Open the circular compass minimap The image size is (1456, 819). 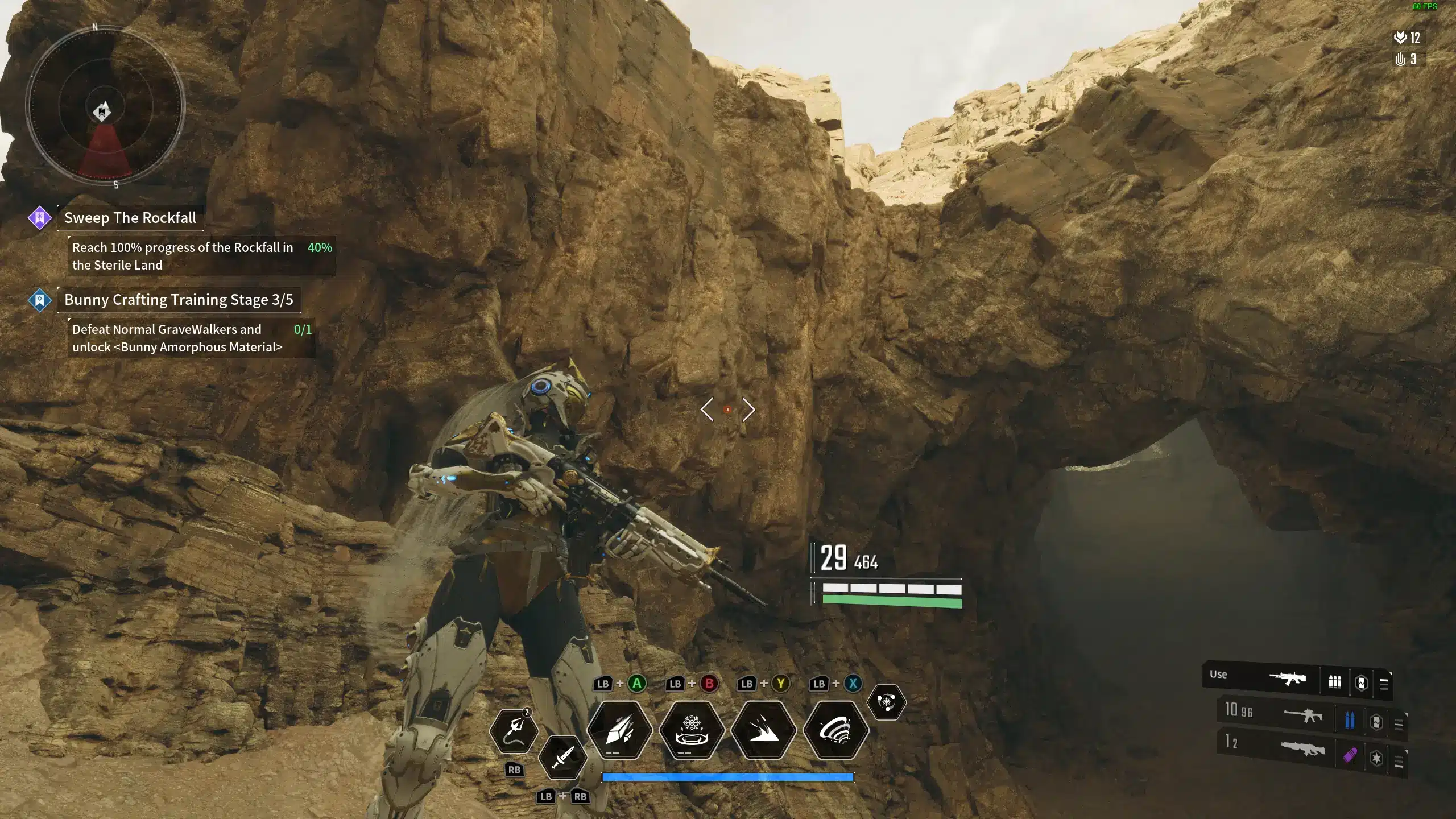pyautogui.click(x=105, y=106)
